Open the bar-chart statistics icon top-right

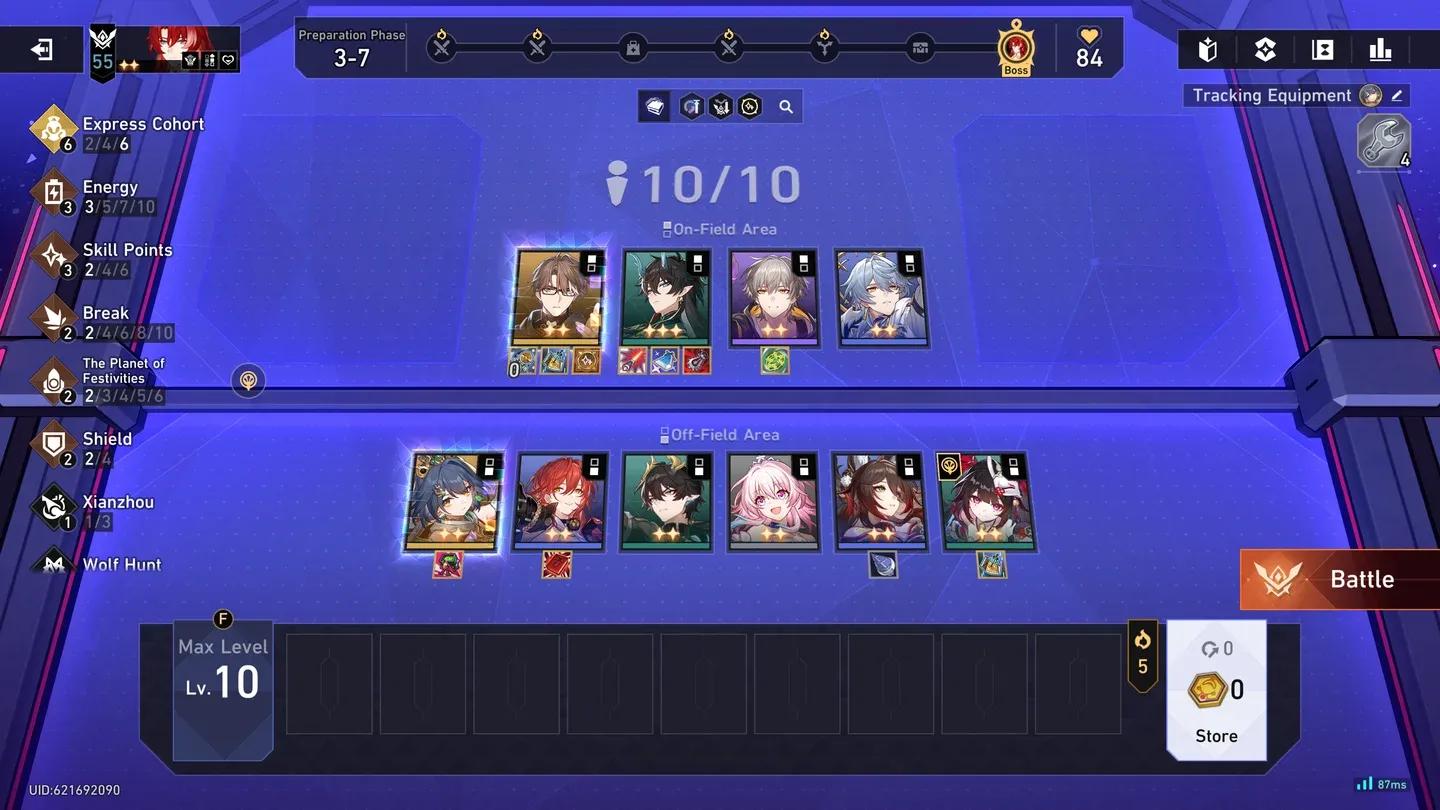[1380, 48]
